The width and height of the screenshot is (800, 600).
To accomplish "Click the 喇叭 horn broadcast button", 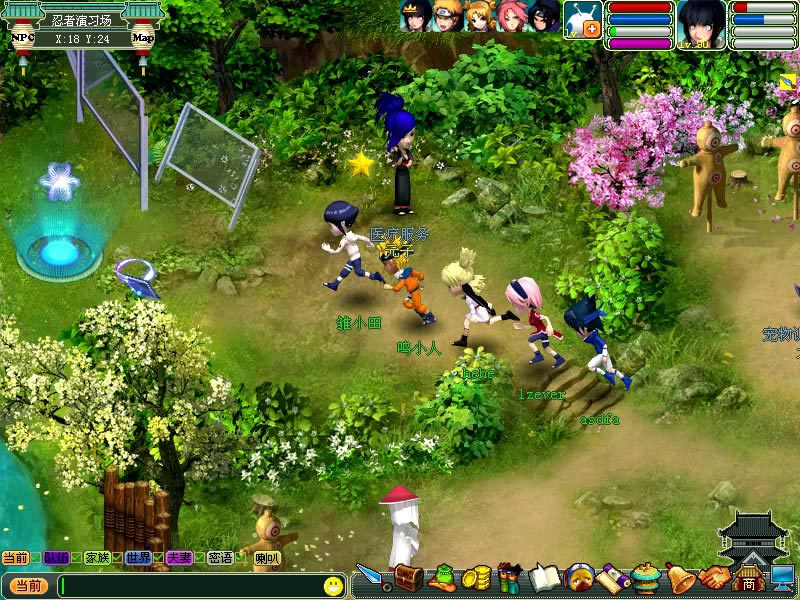I will click(x=267, y=558).
